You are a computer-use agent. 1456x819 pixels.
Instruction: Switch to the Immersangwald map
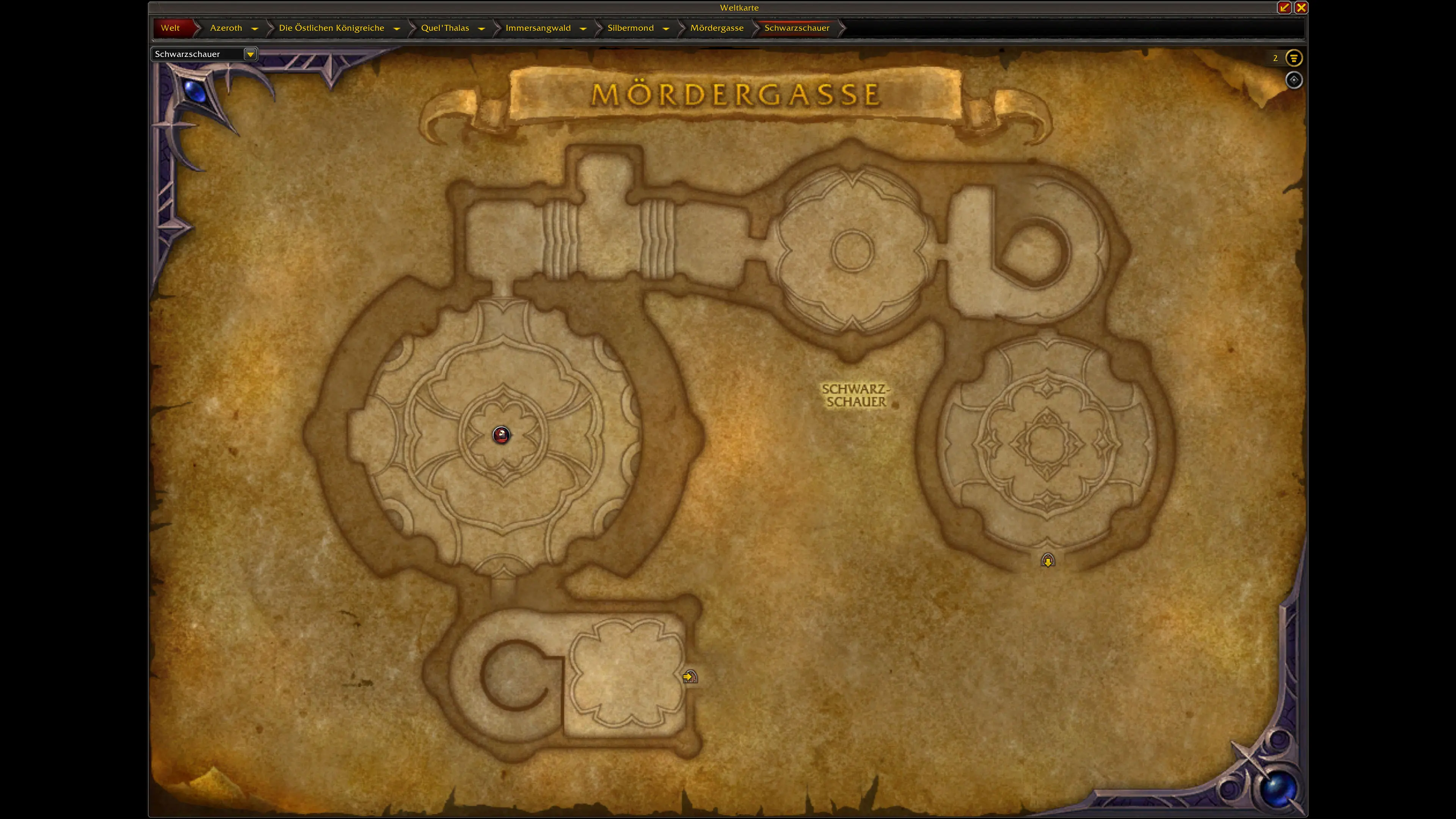pos(538,28)
